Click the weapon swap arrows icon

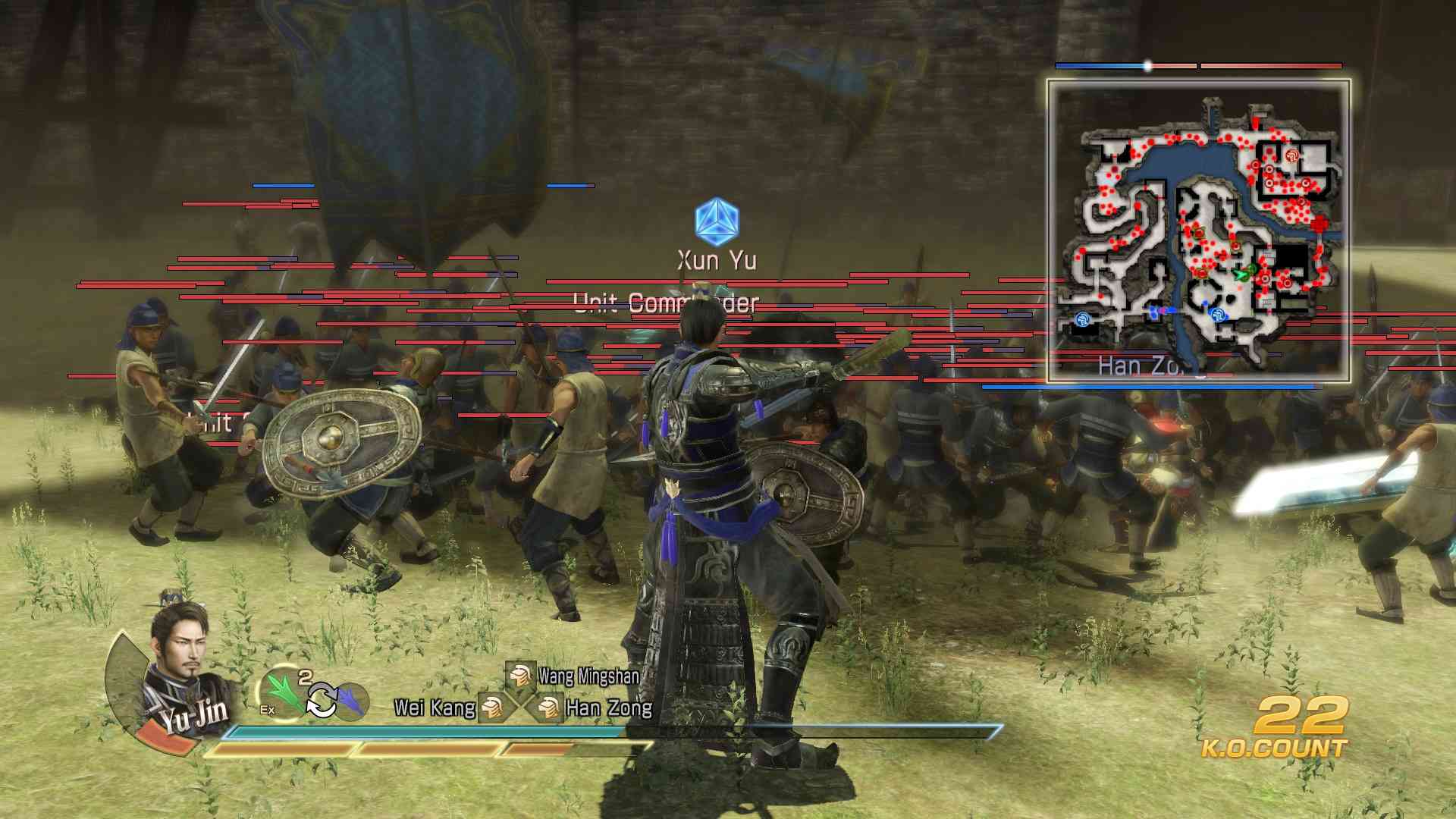[x=322, y=701]
